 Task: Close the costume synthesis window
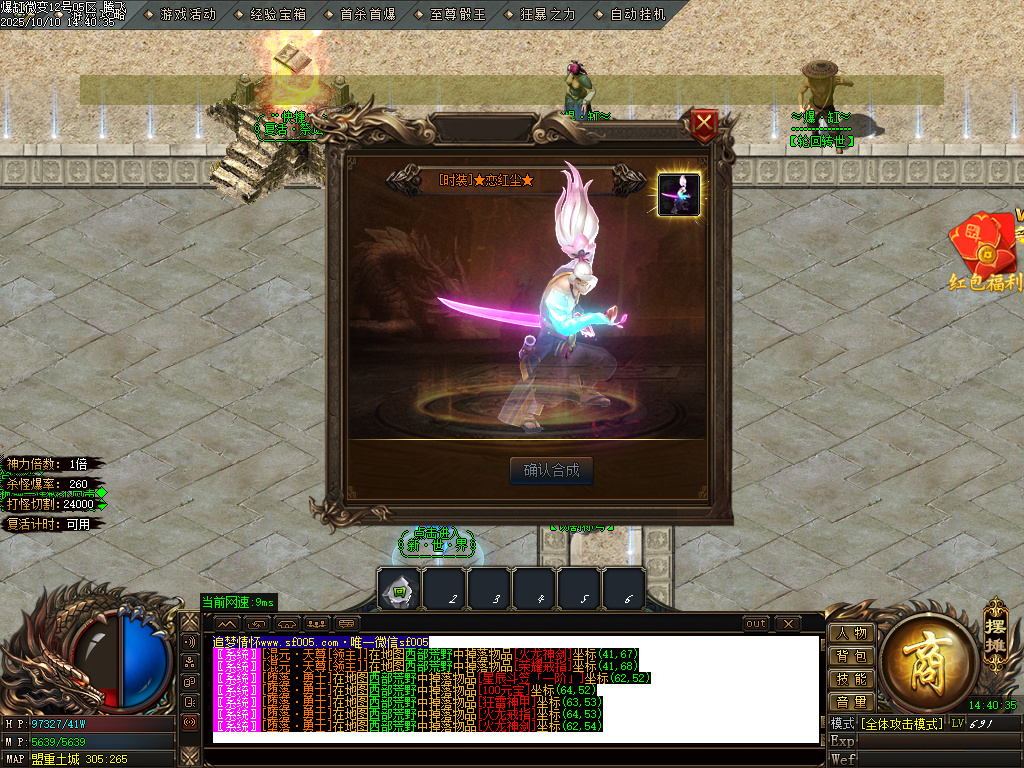pyautogui.click(x=705, y=125)
